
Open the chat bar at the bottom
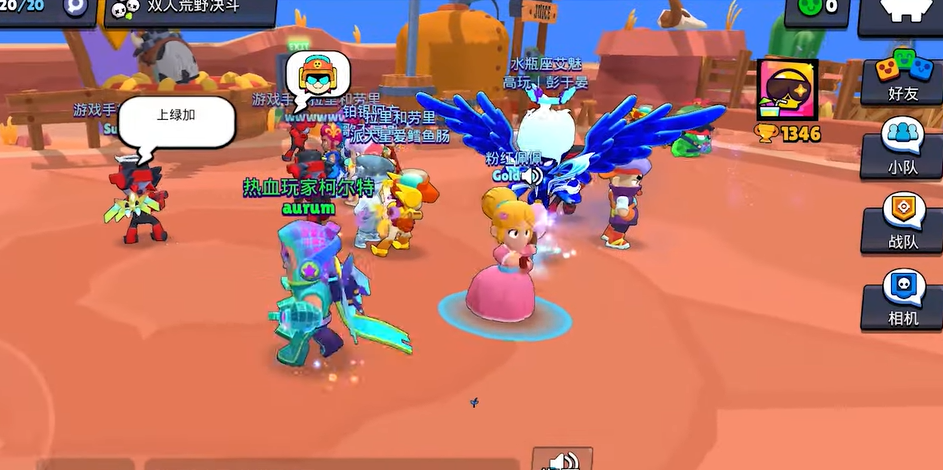click(x=330, y=464)
